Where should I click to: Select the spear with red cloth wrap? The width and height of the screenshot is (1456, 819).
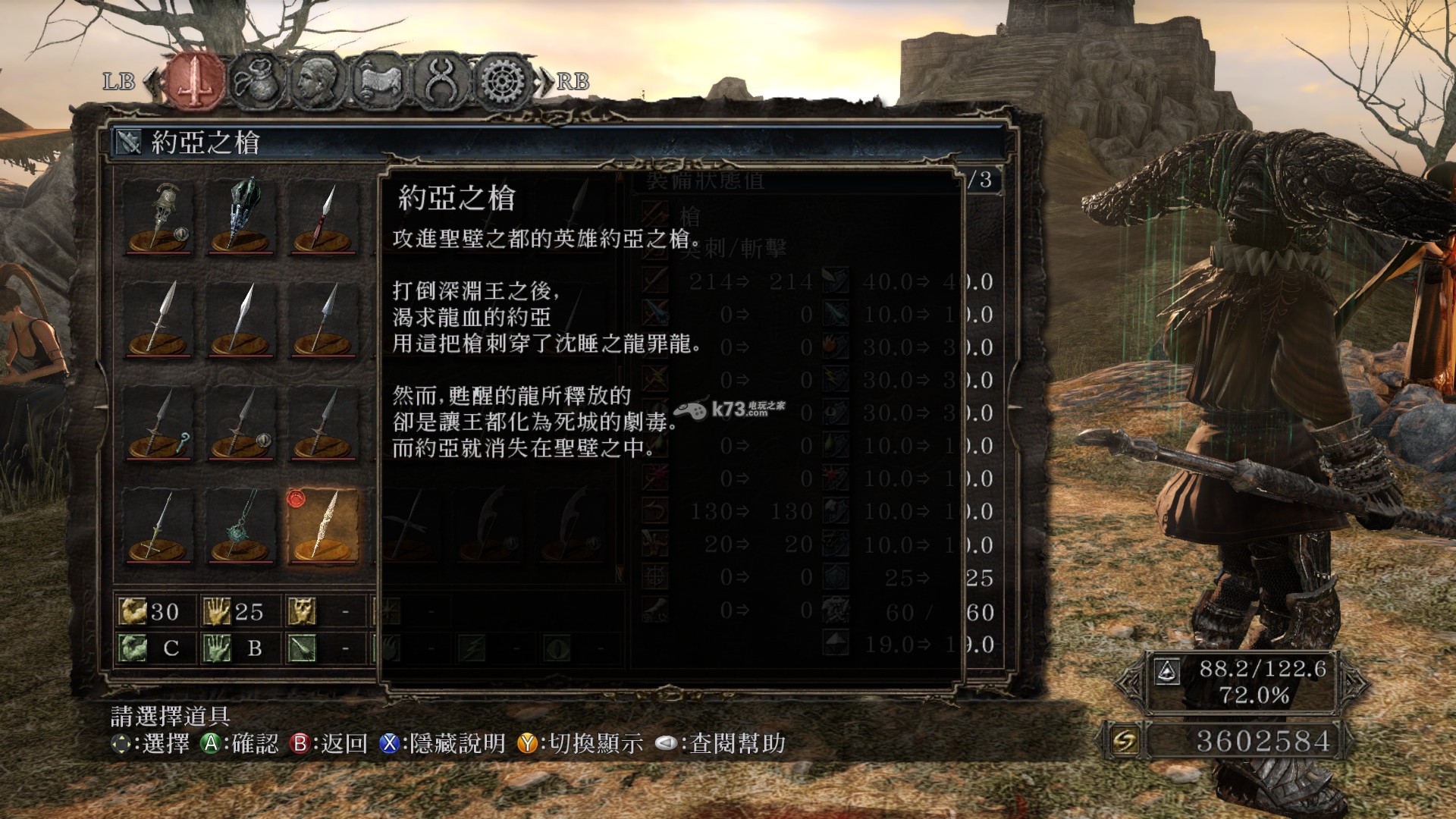coord(323,217)
